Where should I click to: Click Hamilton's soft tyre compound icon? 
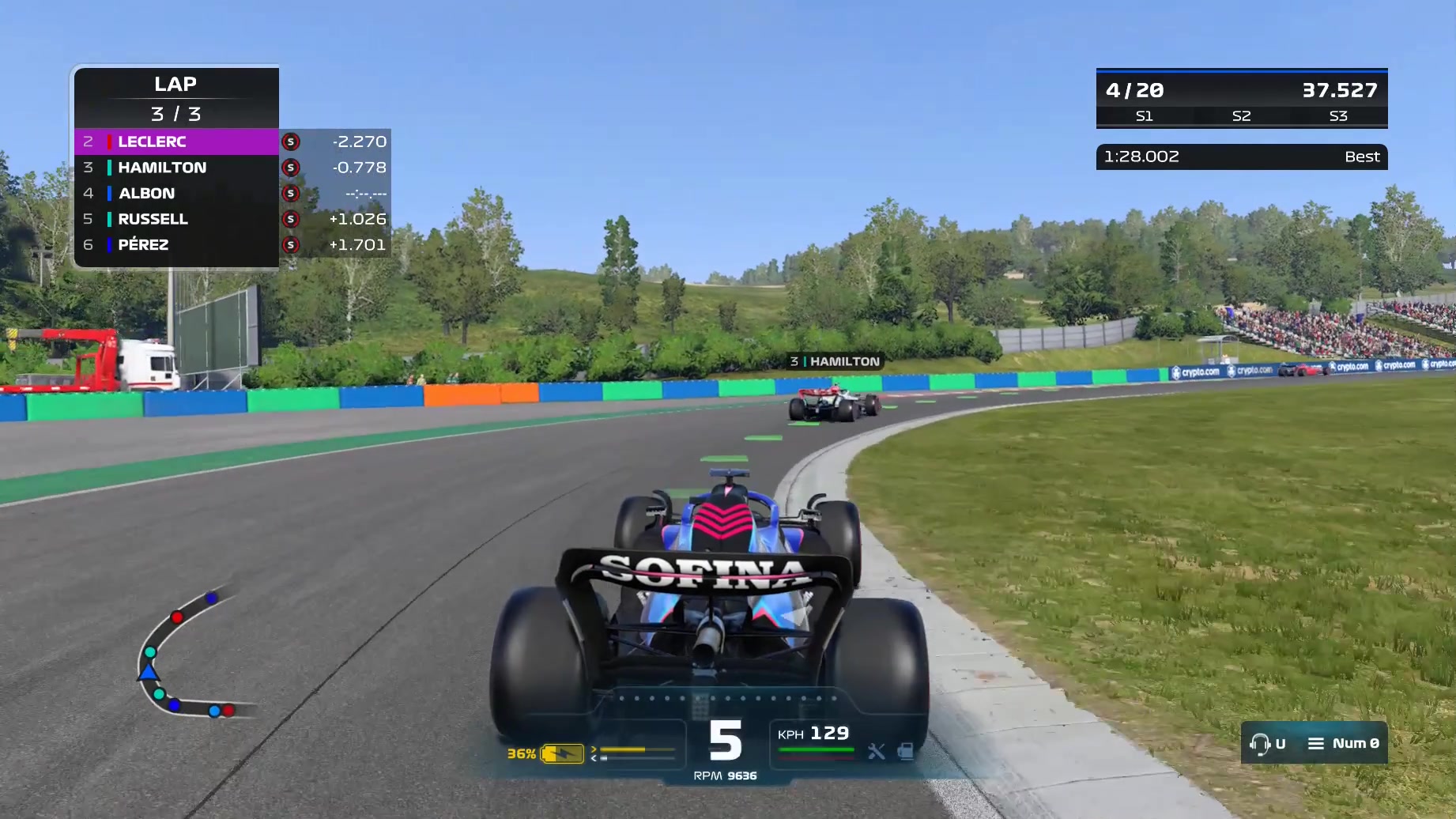click(290, 168)
